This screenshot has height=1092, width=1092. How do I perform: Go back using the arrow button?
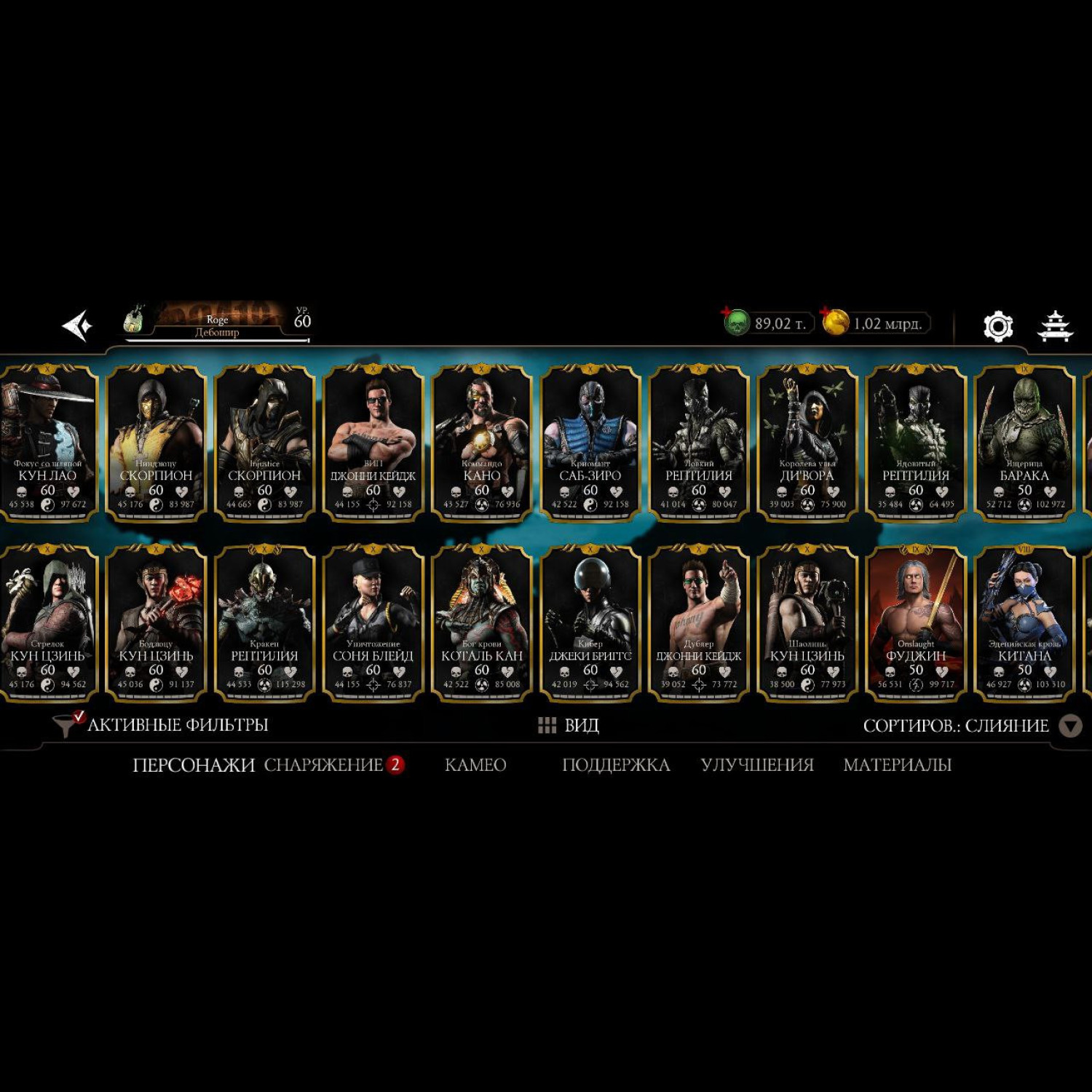click(x=77, y=325)
